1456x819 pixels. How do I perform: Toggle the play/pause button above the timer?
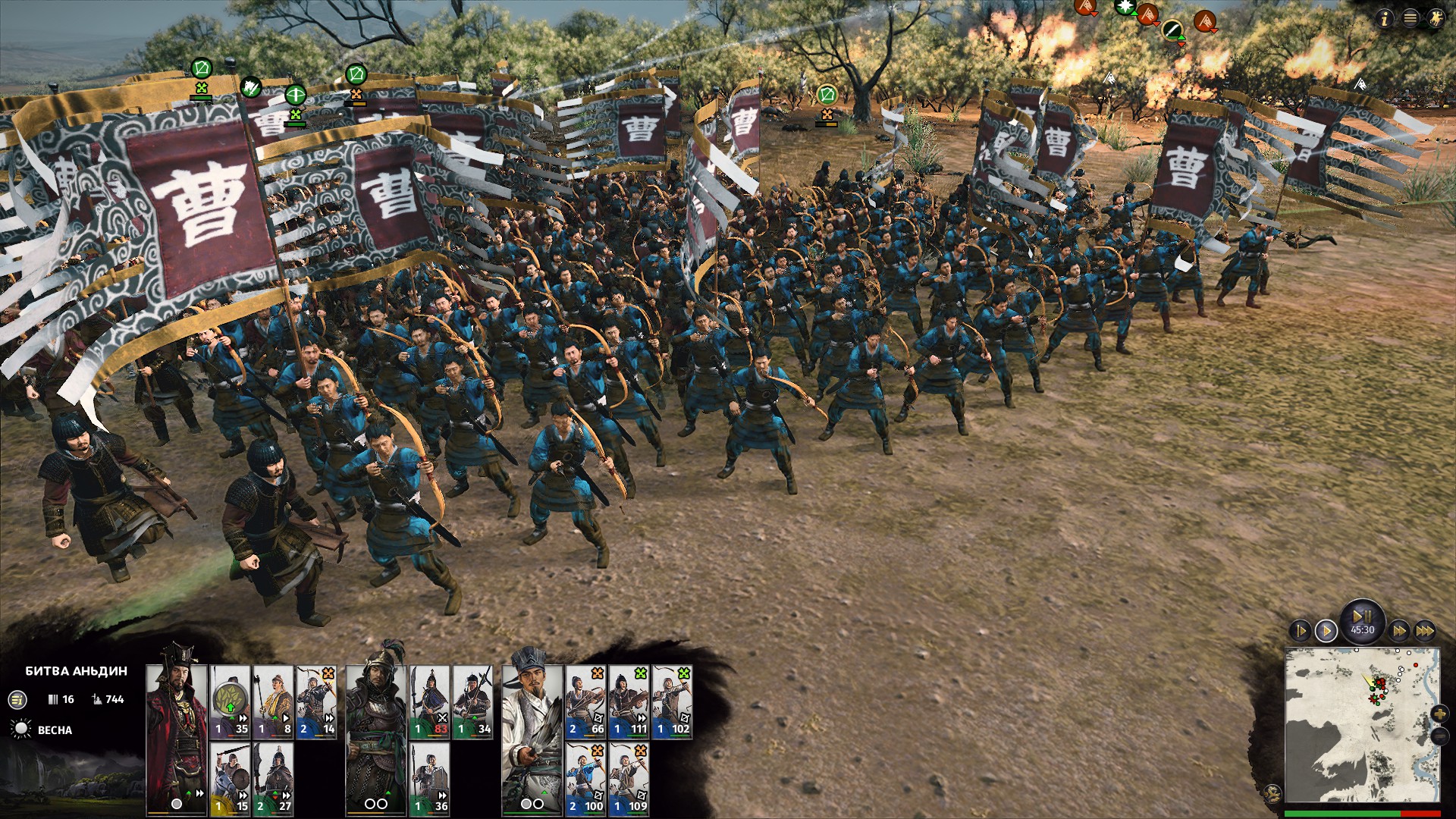pyautogui.click(x=1362, y=616)
